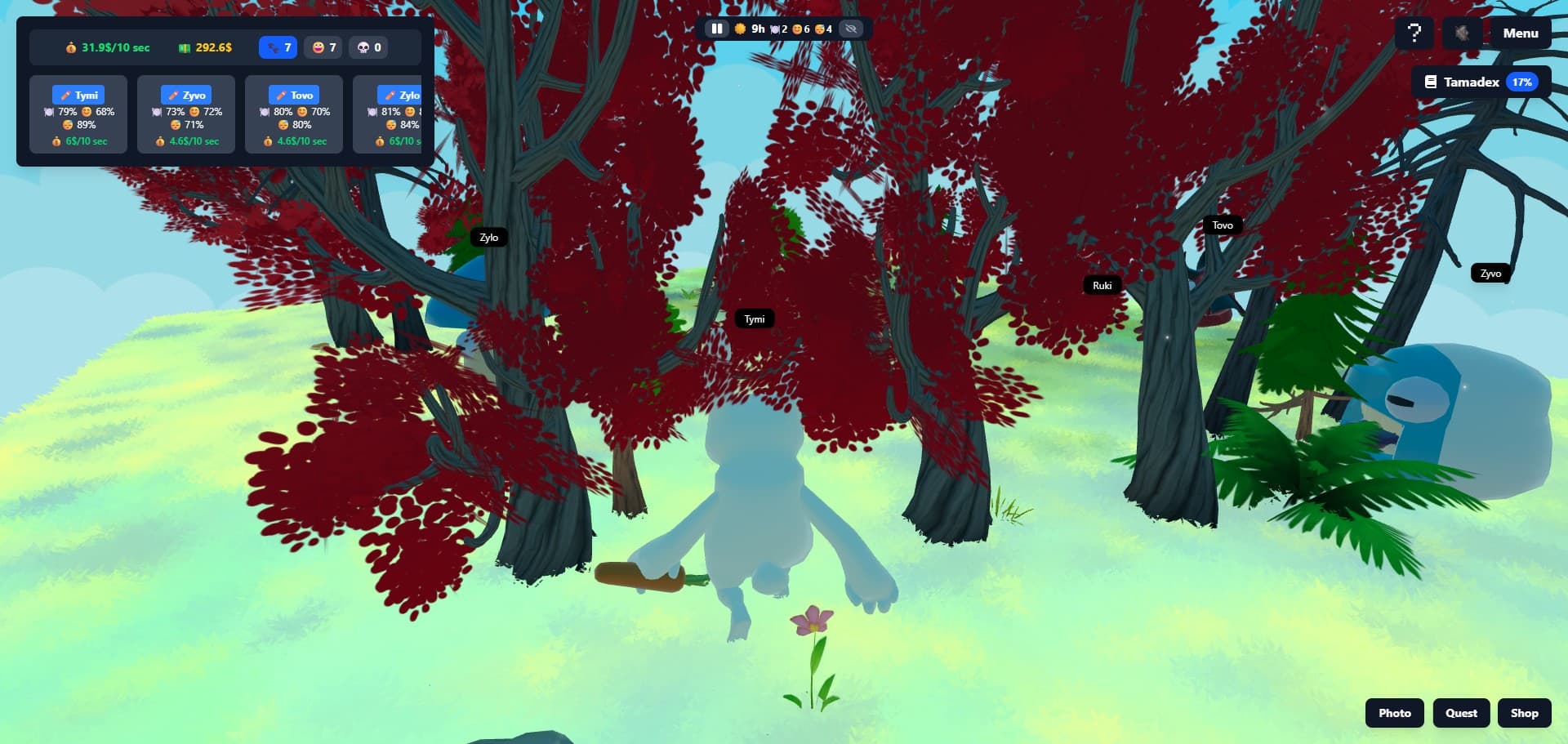Image resolution: width=1568 pixels, height=744 pixels.
Task: Open the Tamadex collection
Action: coord(1481,82)
